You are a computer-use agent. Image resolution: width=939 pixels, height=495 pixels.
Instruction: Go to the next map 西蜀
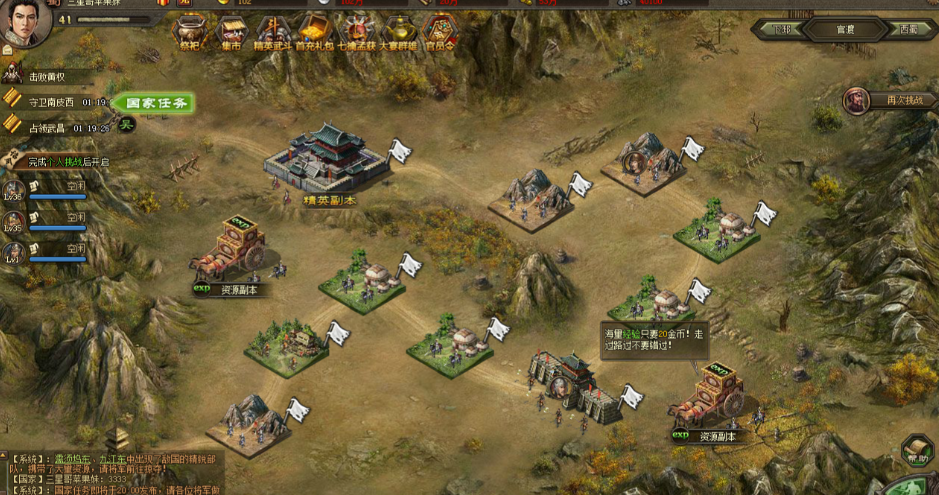[x=906, y=29]
